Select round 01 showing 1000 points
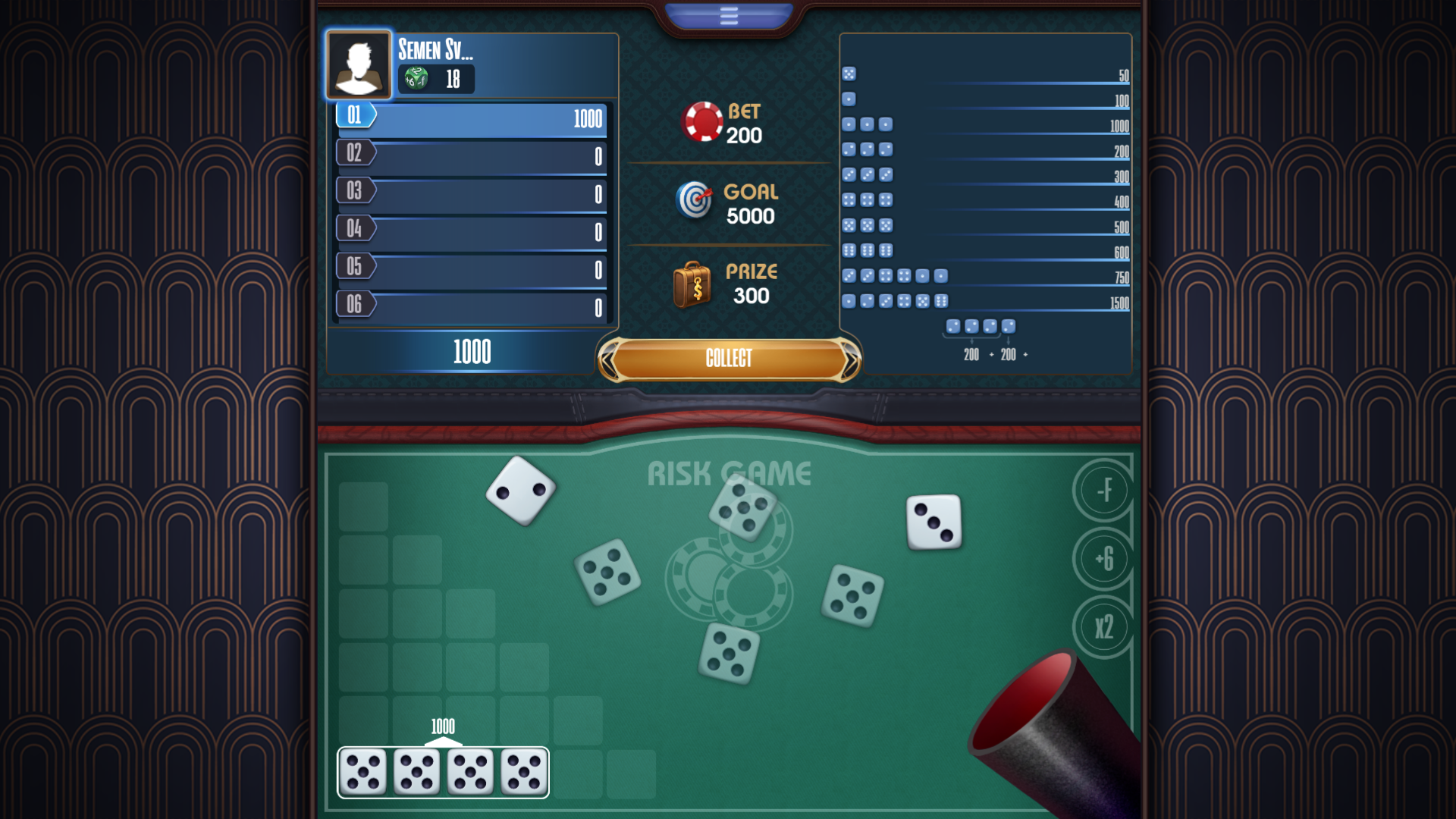 [470, 119]
